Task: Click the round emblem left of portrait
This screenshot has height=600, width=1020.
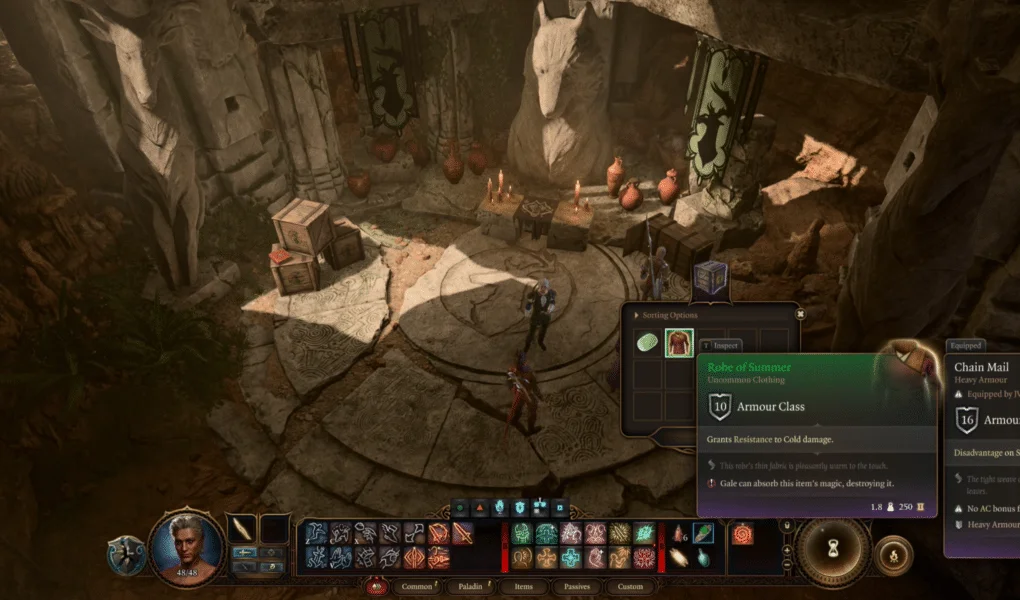Action: pyautogui.click(x=127, y=553)
